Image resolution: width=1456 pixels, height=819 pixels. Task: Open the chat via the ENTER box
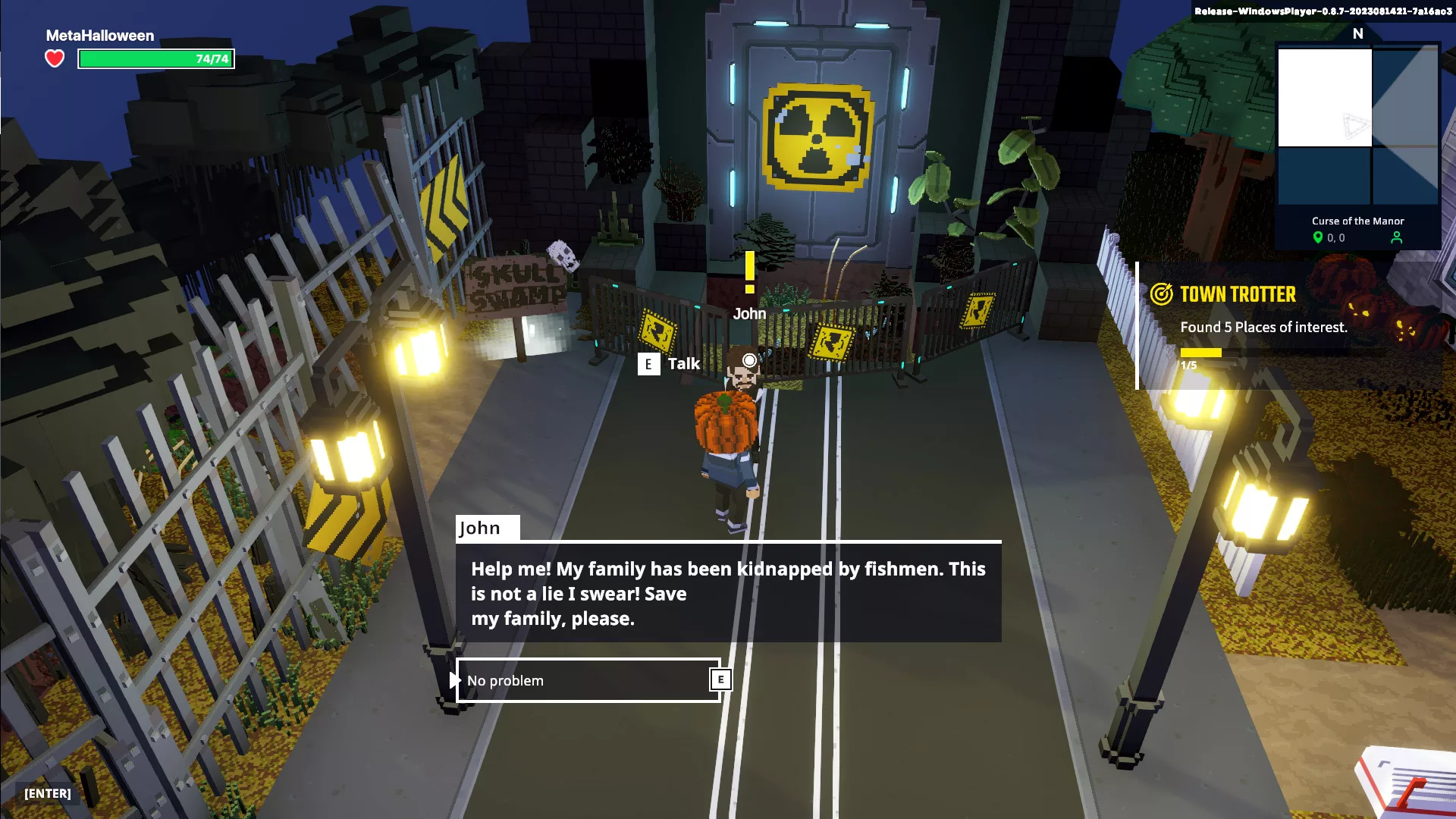coord(48,793)
